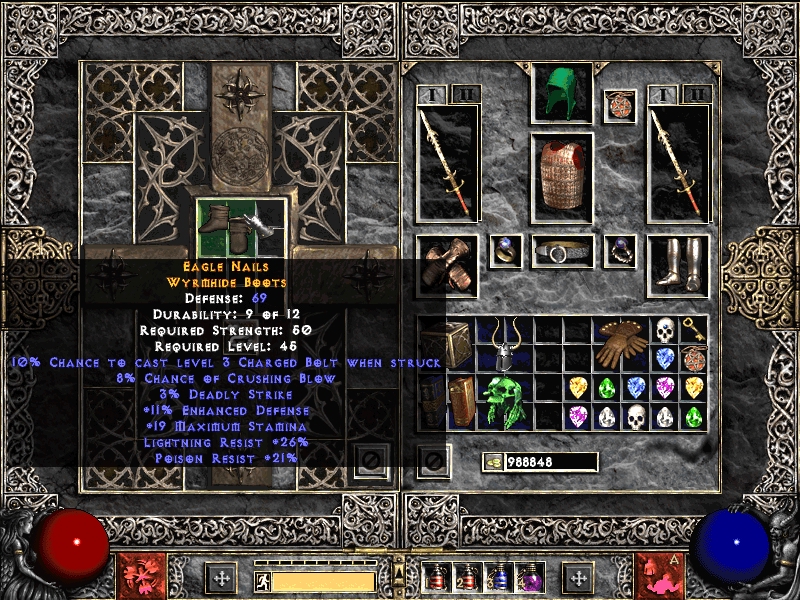The width and height of the screenshot is (800, 600).
Task: Toggle the run/walk button
Action: click(x=260, y=579)
